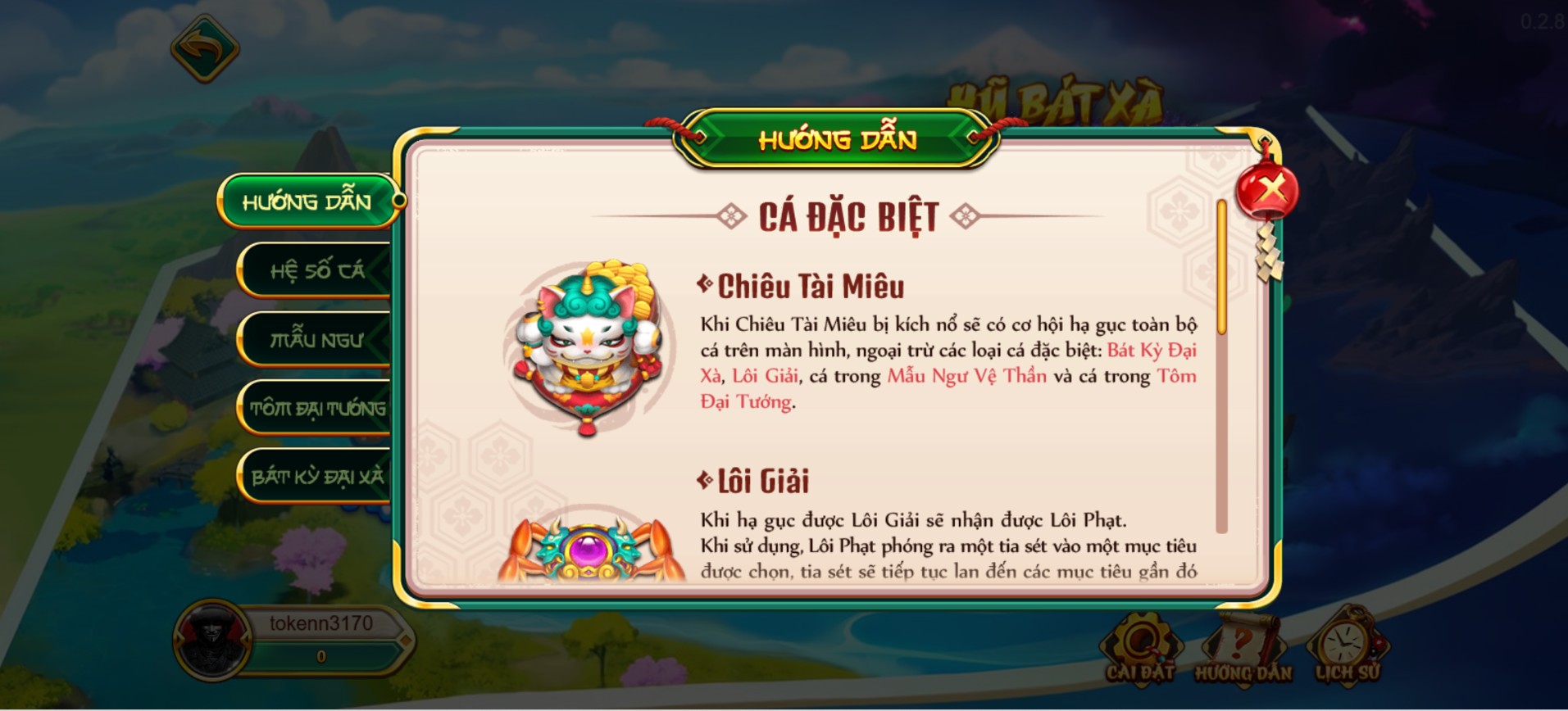Image resolution: width=1568 pixels, height=711 pixels.
Task: Expand the Bát Kỳ Đại Xà category
Action: [314, 475]
